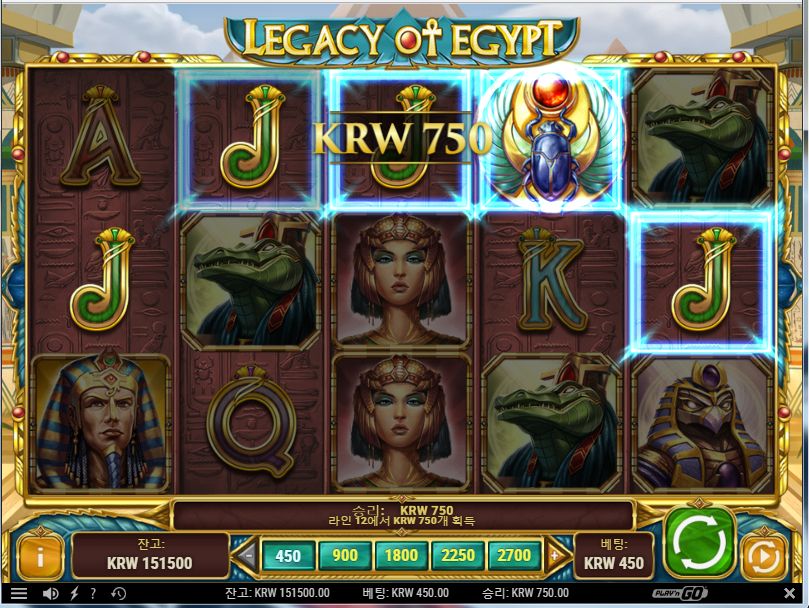Open the hamburger menu
Screen dimensions: 809x608
point(19,594)
